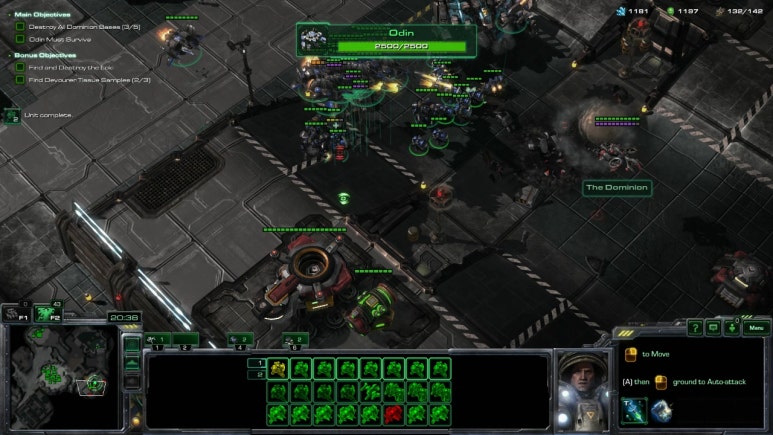
Task: Open the help question mark panel
Action: click(x=695, y=327)
